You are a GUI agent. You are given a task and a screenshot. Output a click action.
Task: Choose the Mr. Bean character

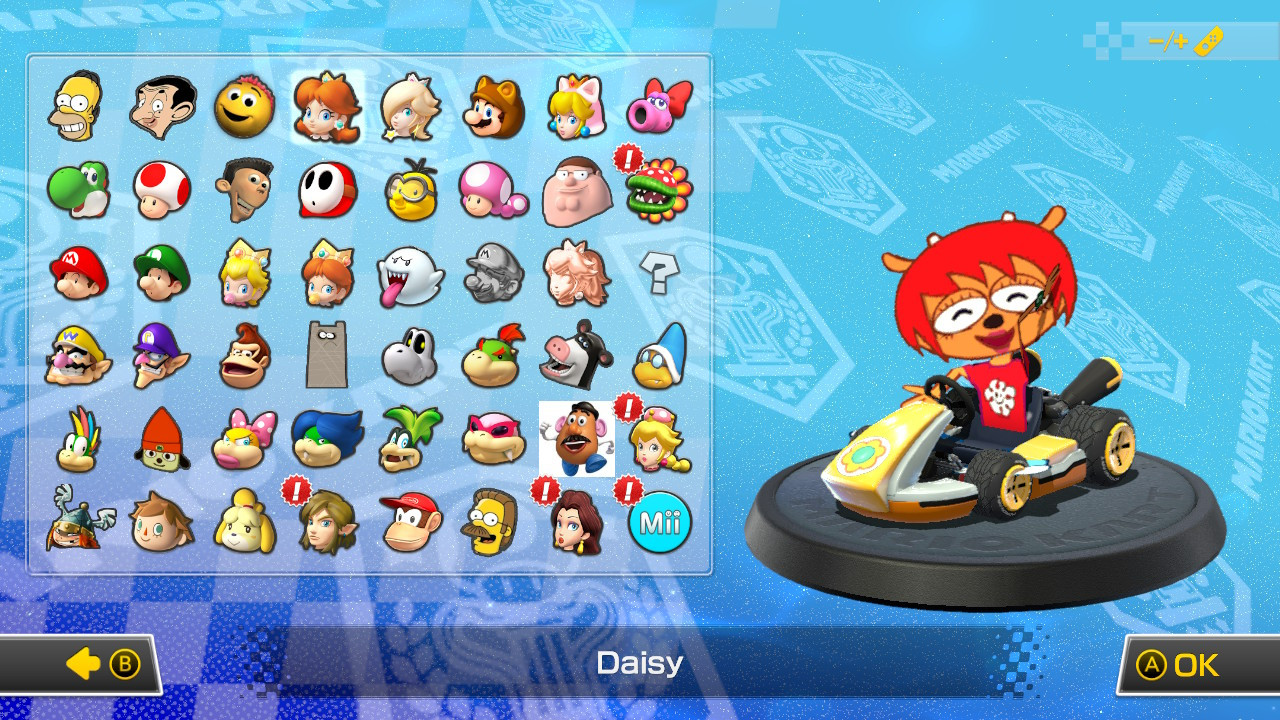(161, 107)
